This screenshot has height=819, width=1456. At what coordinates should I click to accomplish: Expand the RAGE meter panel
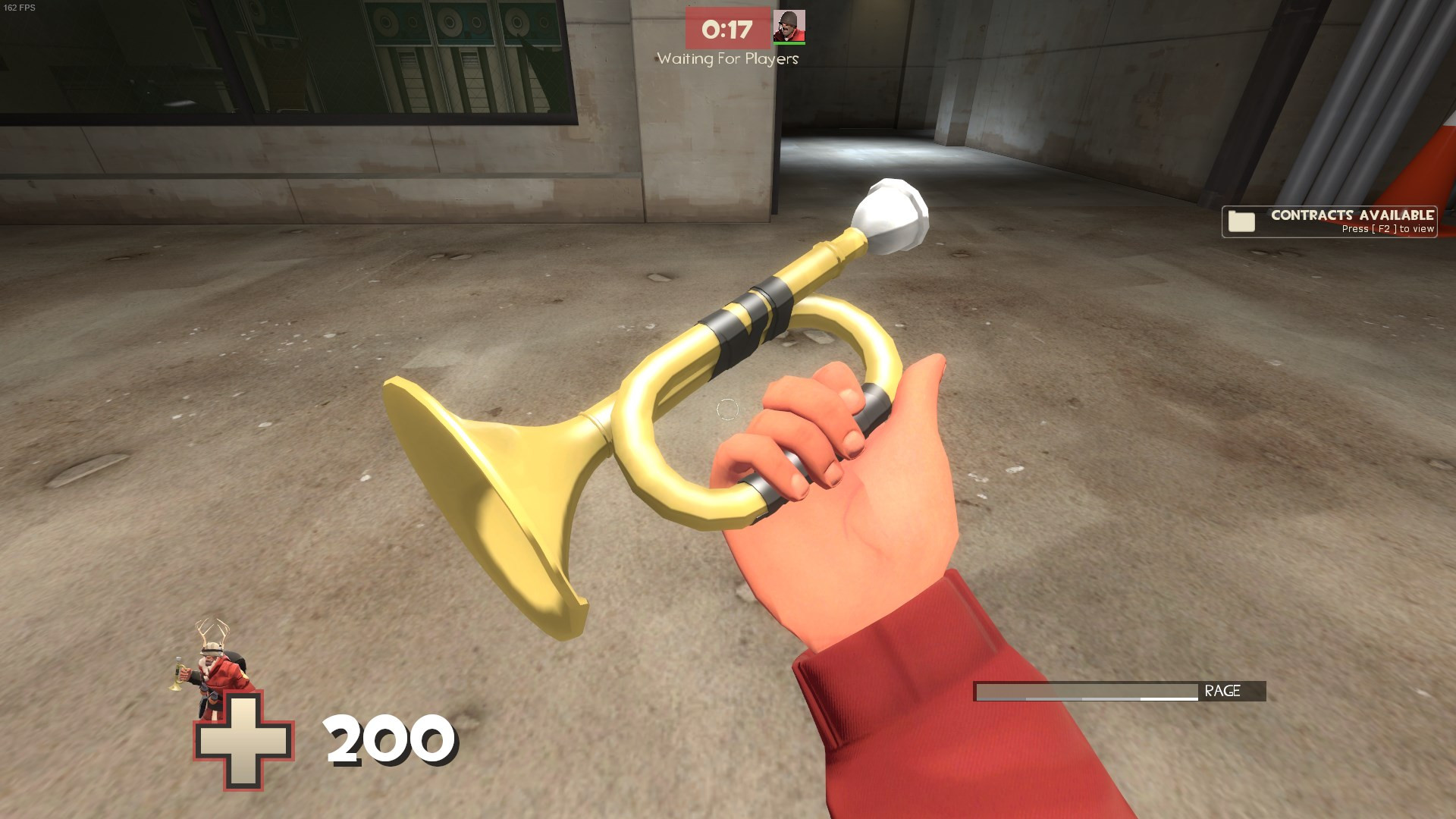click(1115, 691)
